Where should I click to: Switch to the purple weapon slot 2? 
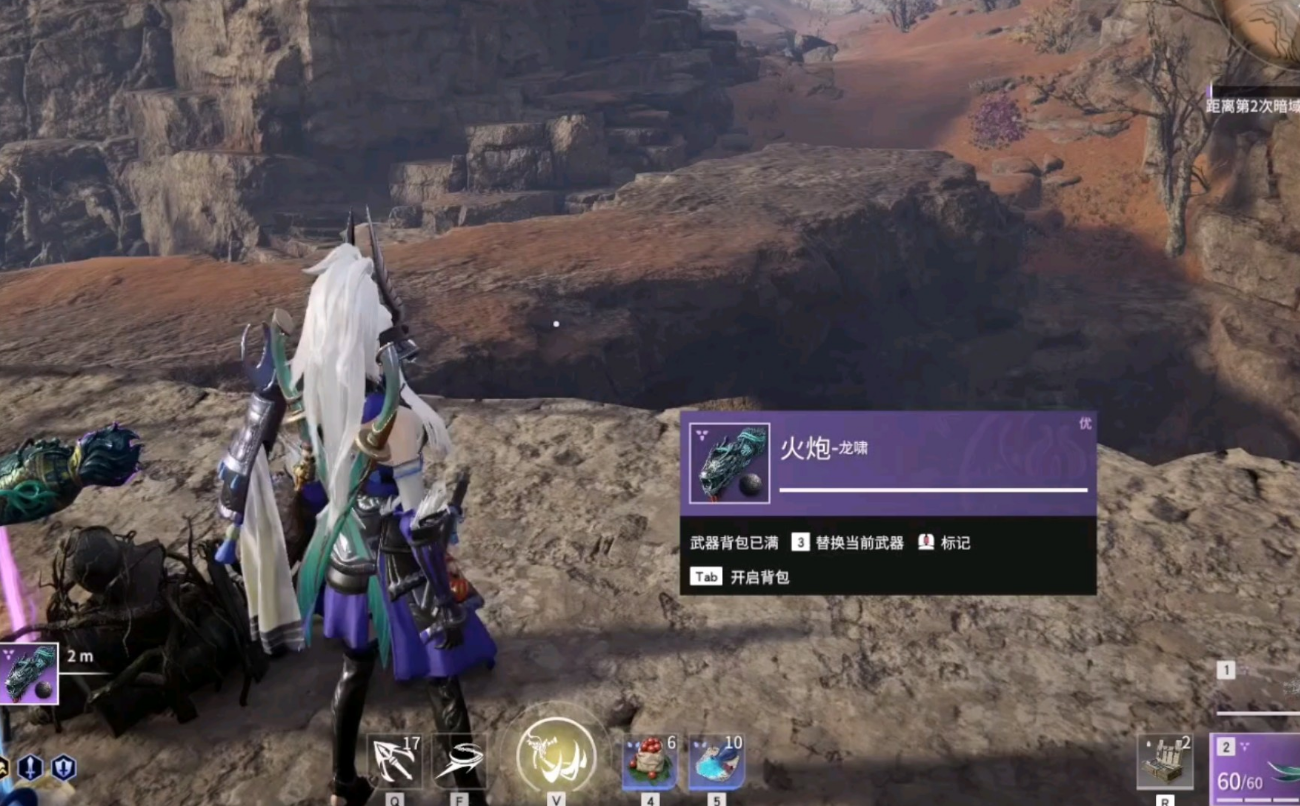(x=1256, y=769)
